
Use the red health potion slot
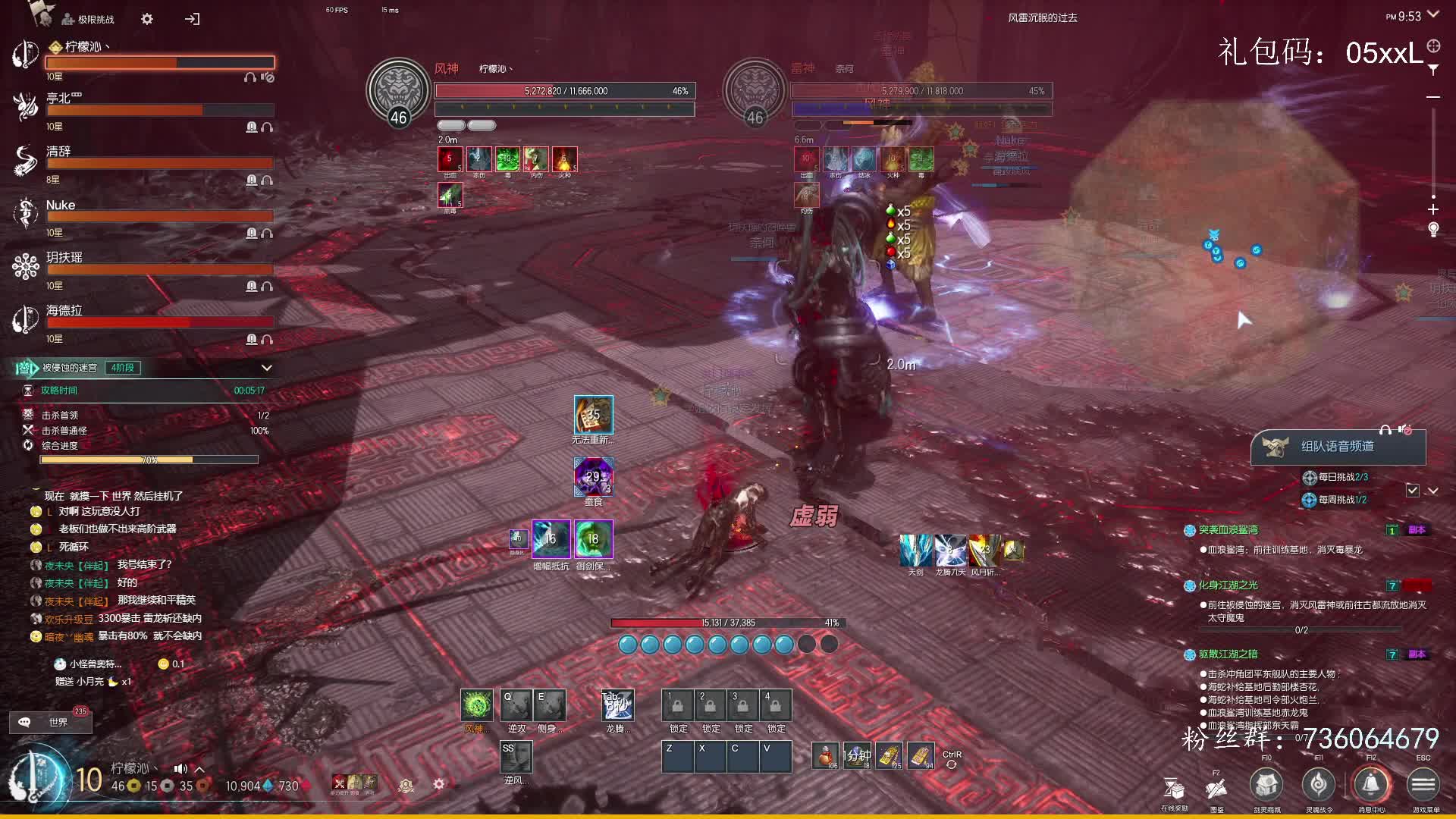point(825,756)
